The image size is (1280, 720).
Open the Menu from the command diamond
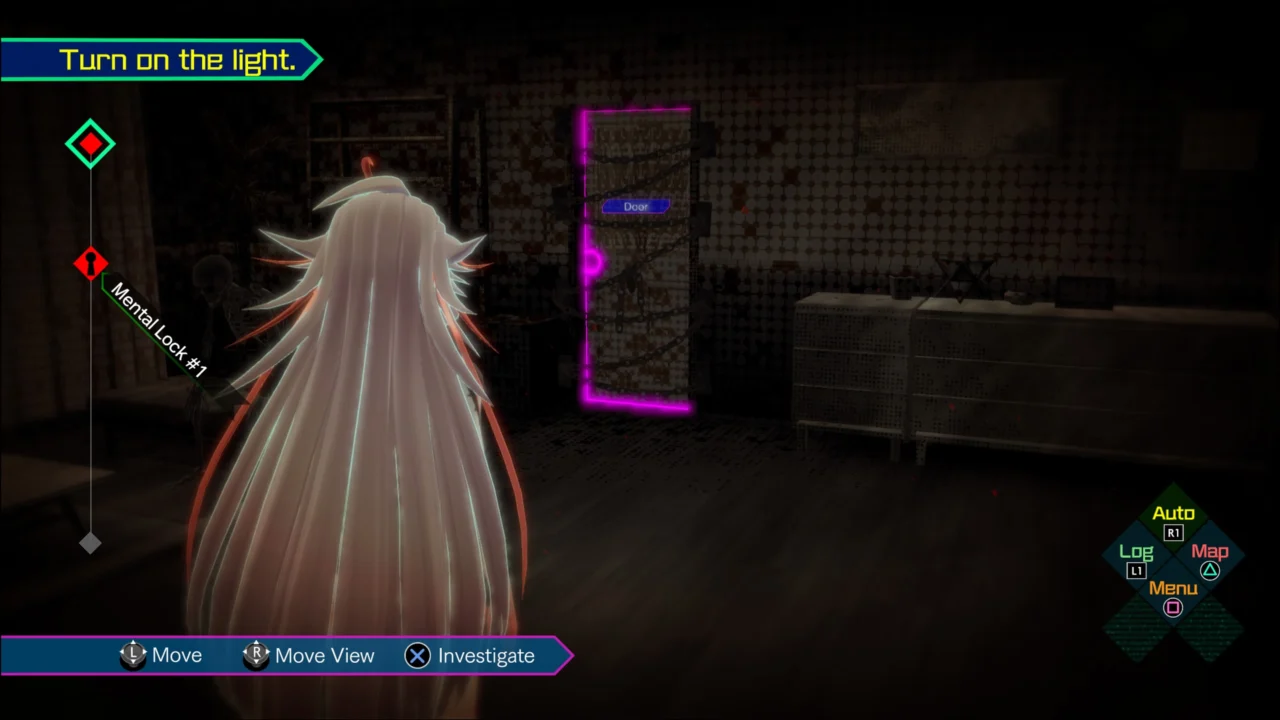coord(1172,589)
